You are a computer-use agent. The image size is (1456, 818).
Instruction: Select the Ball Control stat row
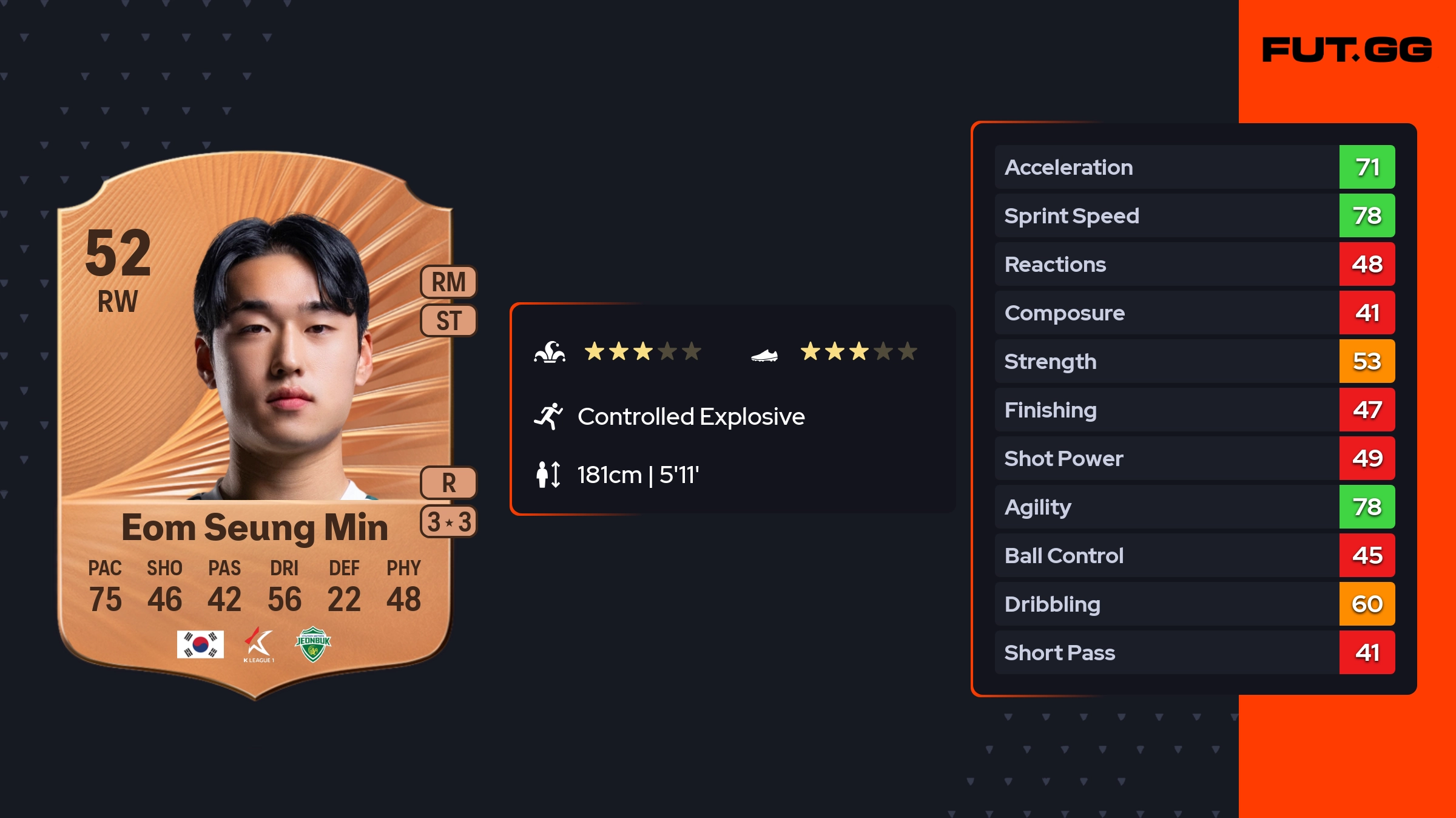click(1194, 555)
